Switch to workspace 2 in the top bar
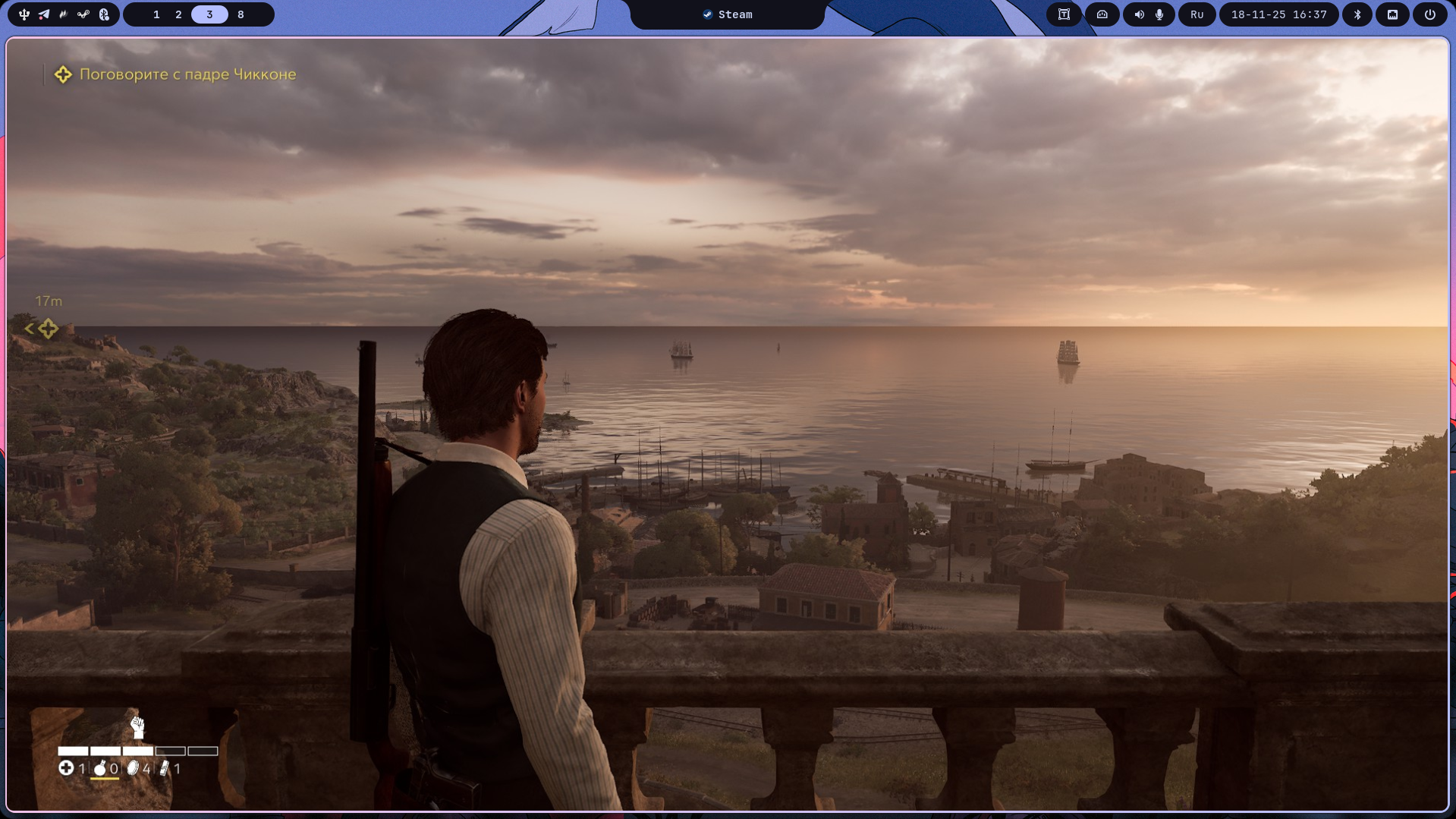The height and width of the screenshot is (819, 1456). (178, 14)
